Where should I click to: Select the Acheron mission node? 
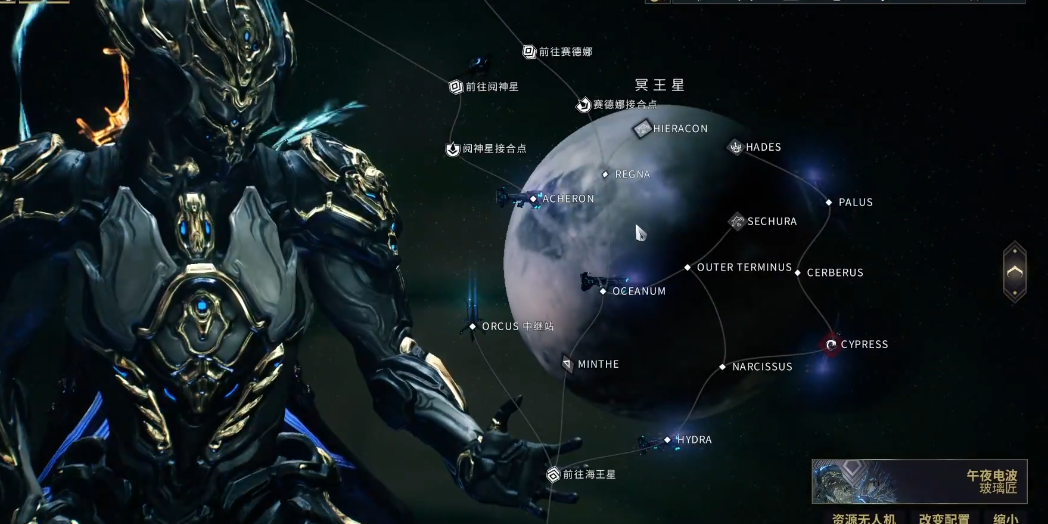click(534, 199)
